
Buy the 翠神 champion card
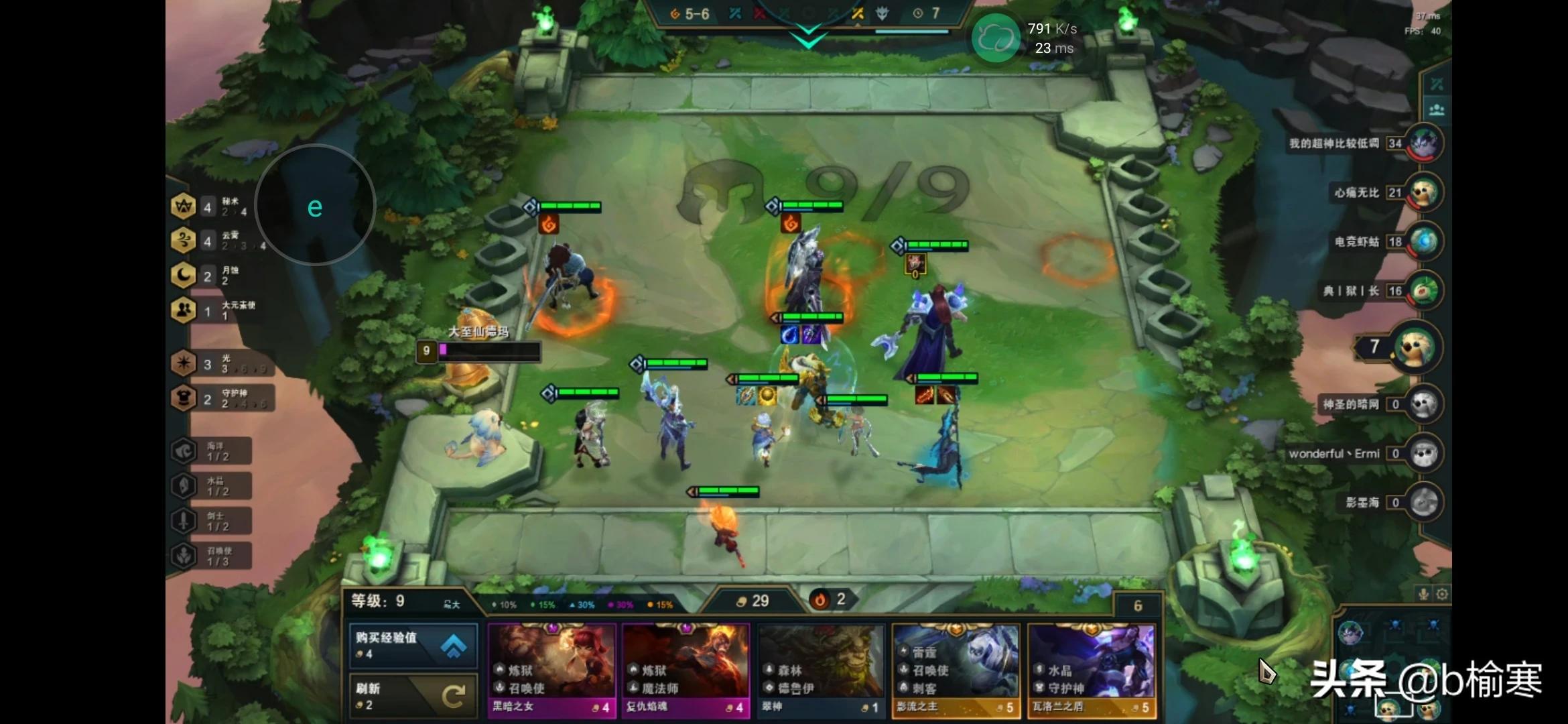click(821, 670)
